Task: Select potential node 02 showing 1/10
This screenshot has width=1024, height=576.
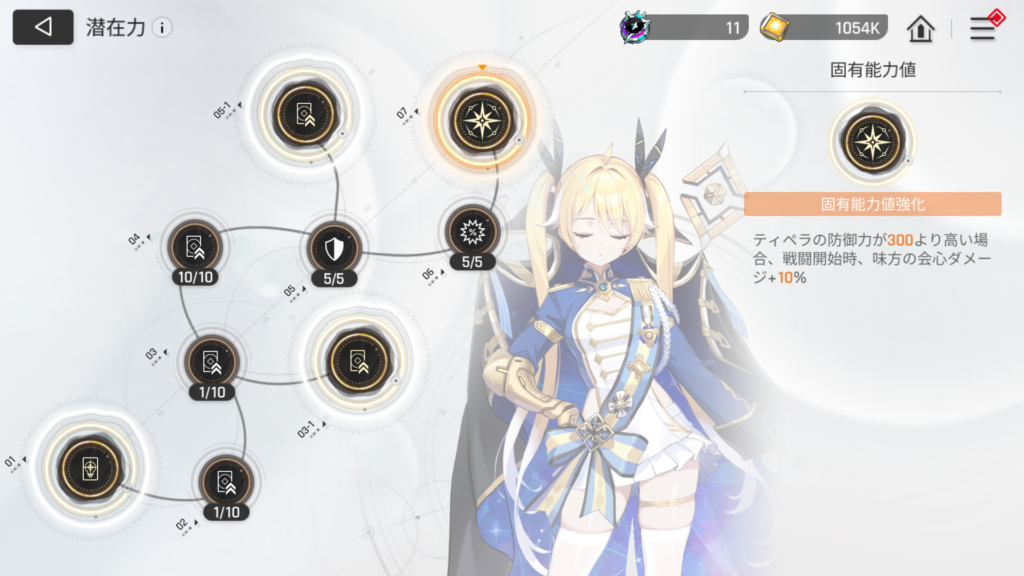Action: (x=225, y=482)
